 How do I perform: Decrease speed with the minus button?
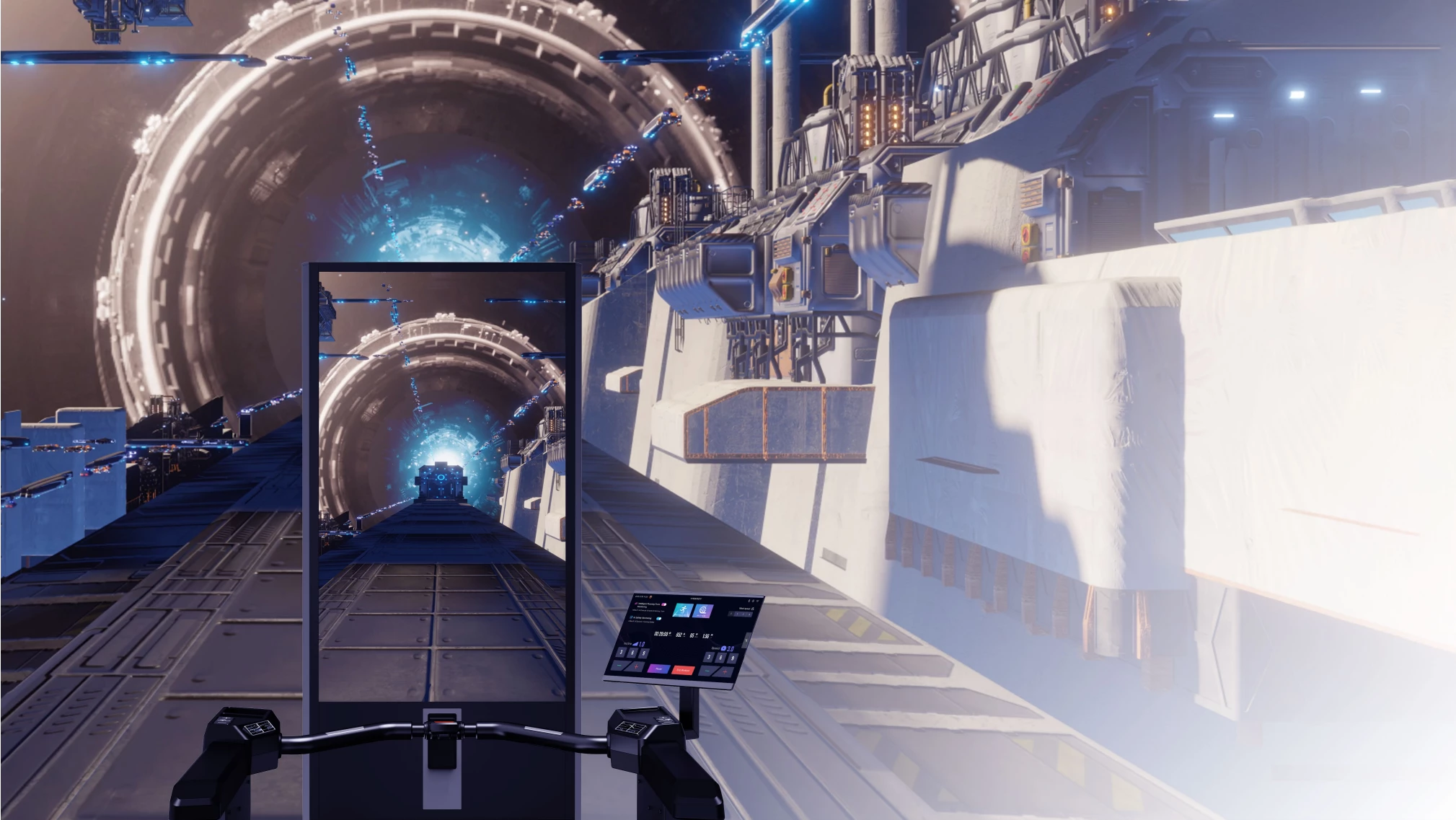(707, 671)
